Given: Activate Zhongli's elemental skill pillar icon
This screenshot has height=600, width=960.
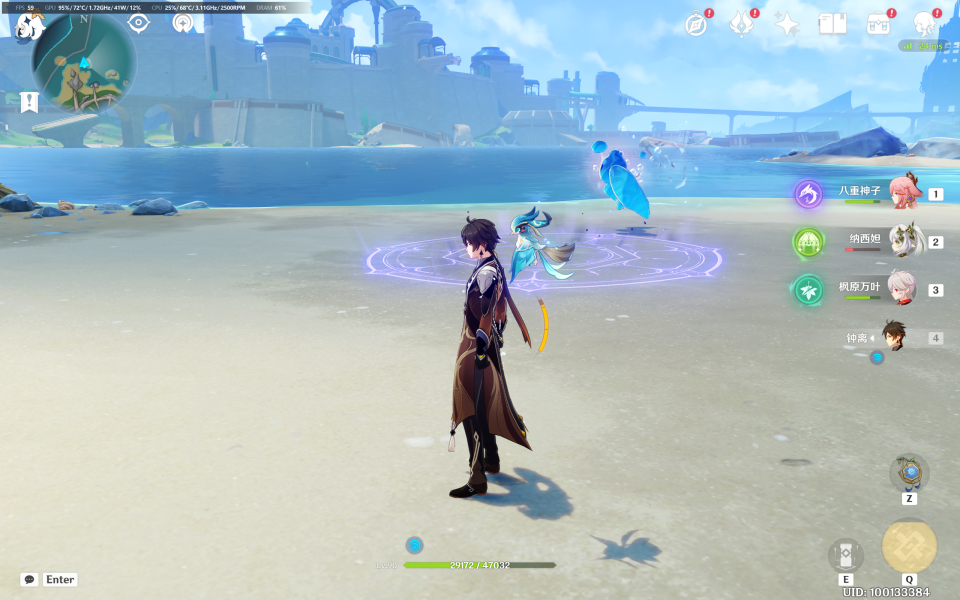Looking at the screenshot, I should pos(845,555).
